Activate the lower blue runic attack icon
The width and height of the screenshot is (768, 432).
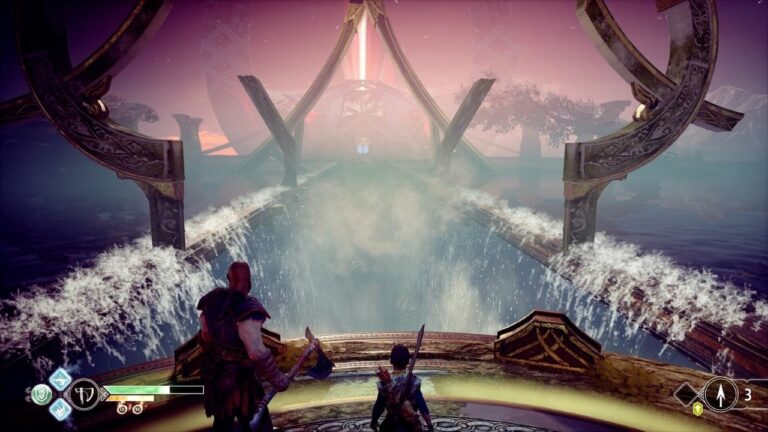click(61, 409)
